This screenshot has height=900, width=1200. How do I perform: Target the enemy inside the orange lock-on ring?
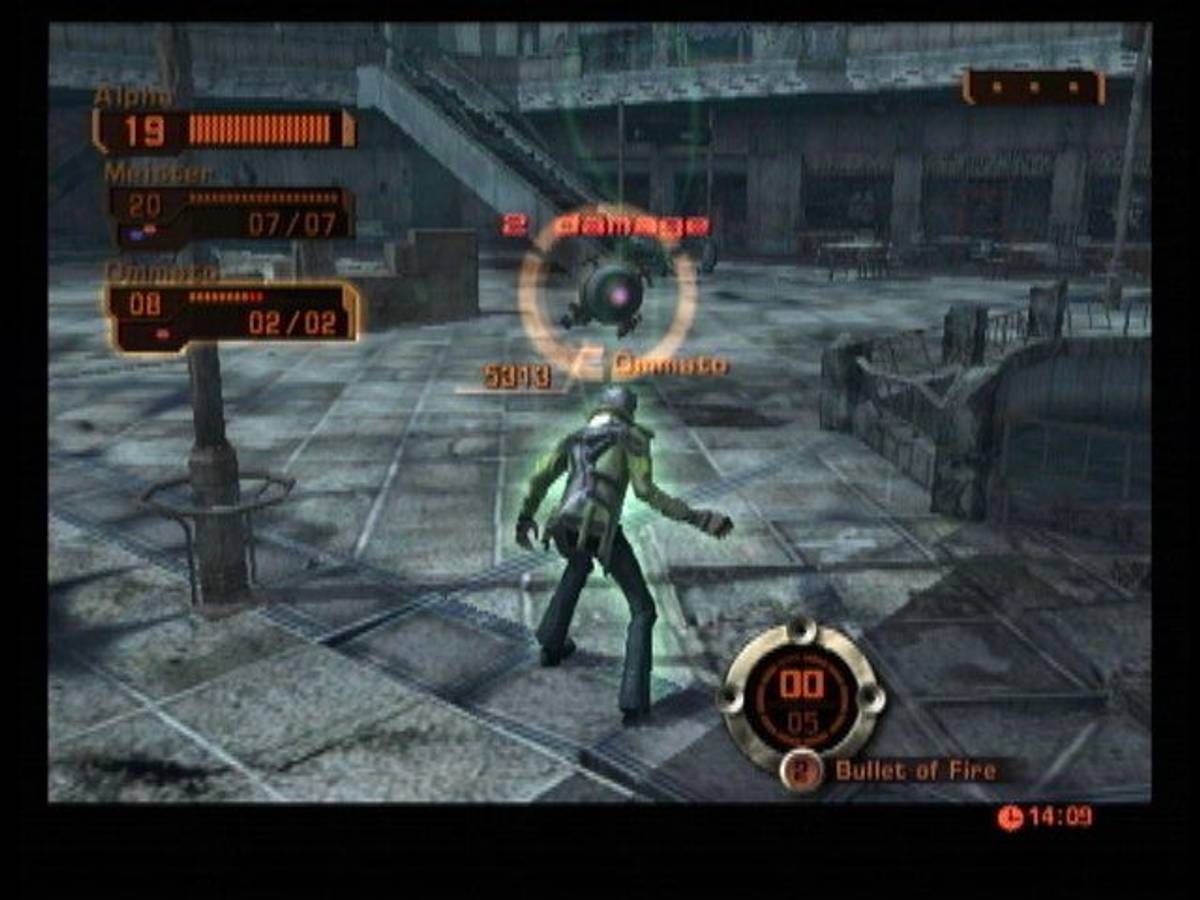click(607, 295)
